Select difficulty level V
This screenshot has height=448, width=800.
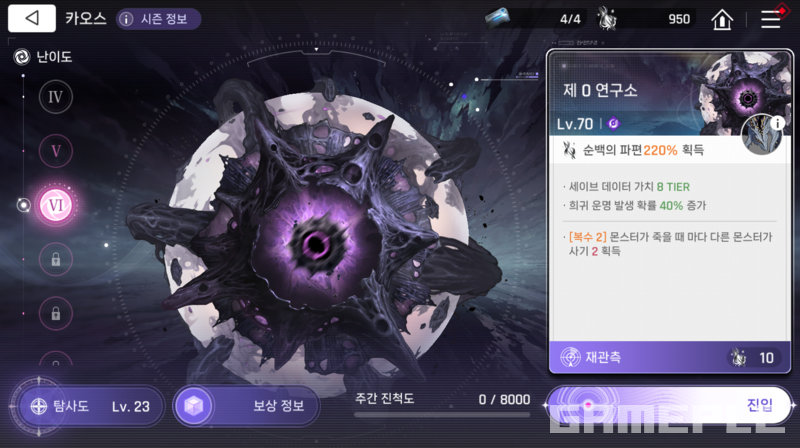pyautogui.click(x=55, y=151)
